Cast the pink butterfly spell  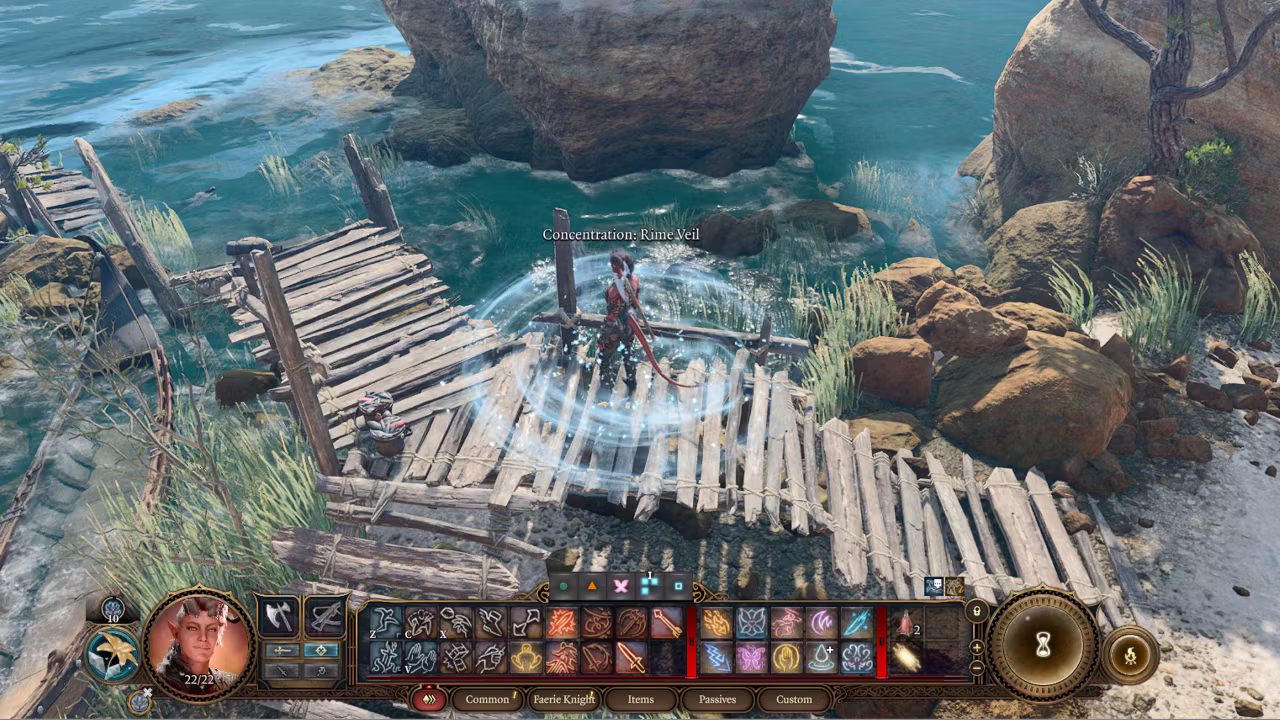751,657
